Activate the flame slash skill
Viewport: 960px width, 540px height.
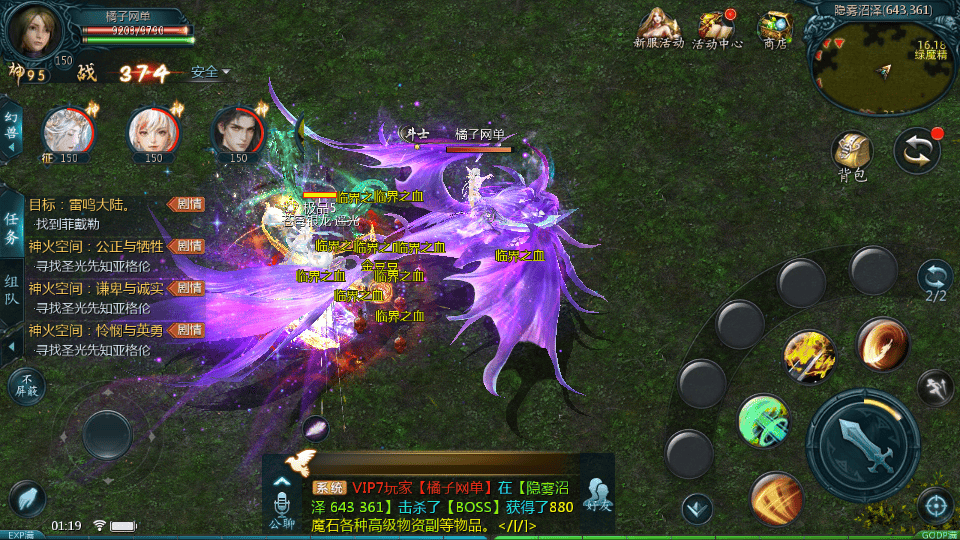(x=882, y=344)
